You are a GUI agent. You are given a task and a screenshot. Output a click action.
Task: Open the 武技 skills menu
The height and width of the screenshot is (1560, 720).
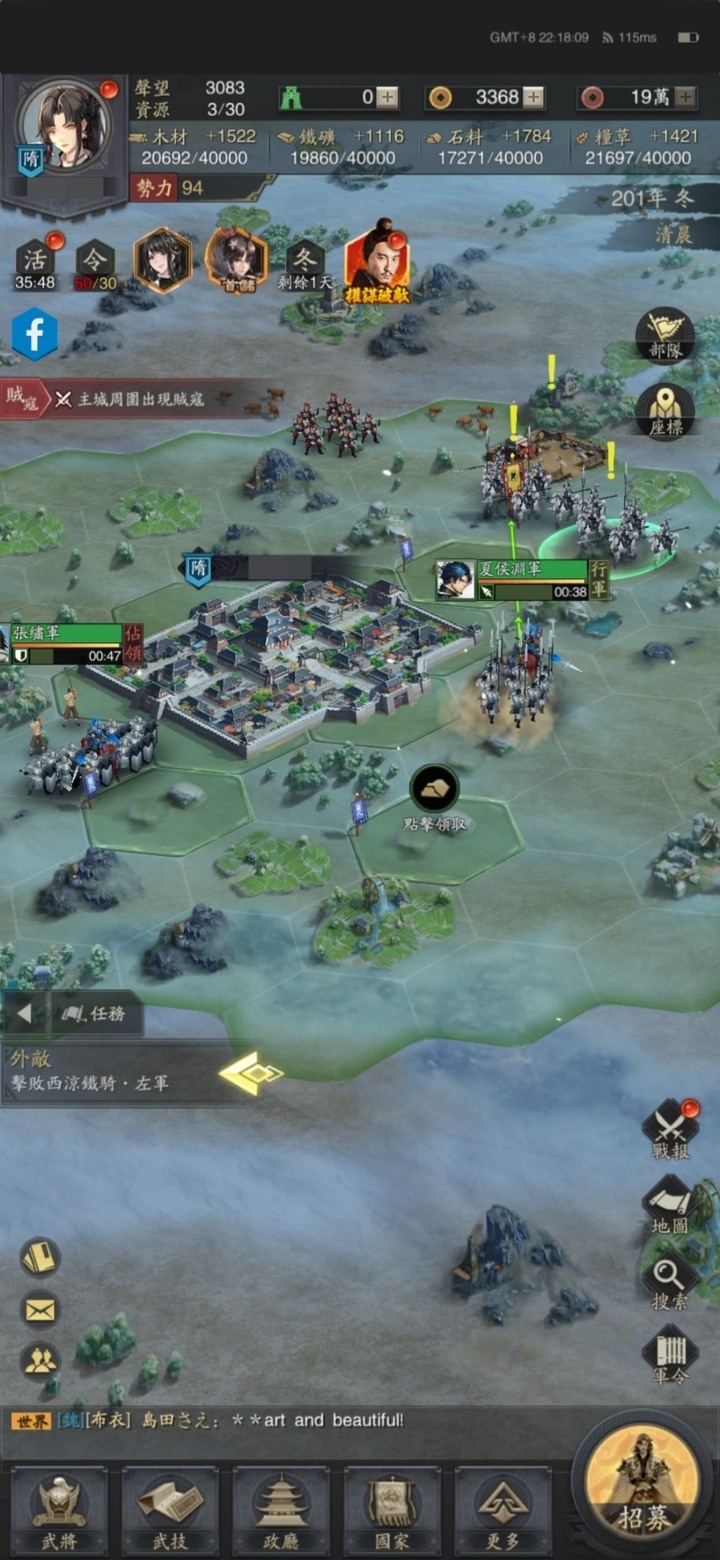(170, 1510)
